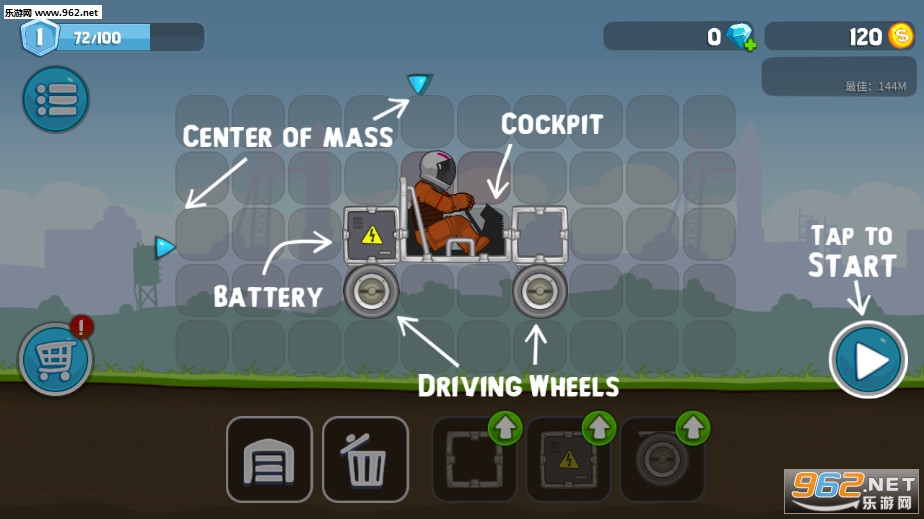
Task: Select the empty frame block on vehicle
Action: 540,235
